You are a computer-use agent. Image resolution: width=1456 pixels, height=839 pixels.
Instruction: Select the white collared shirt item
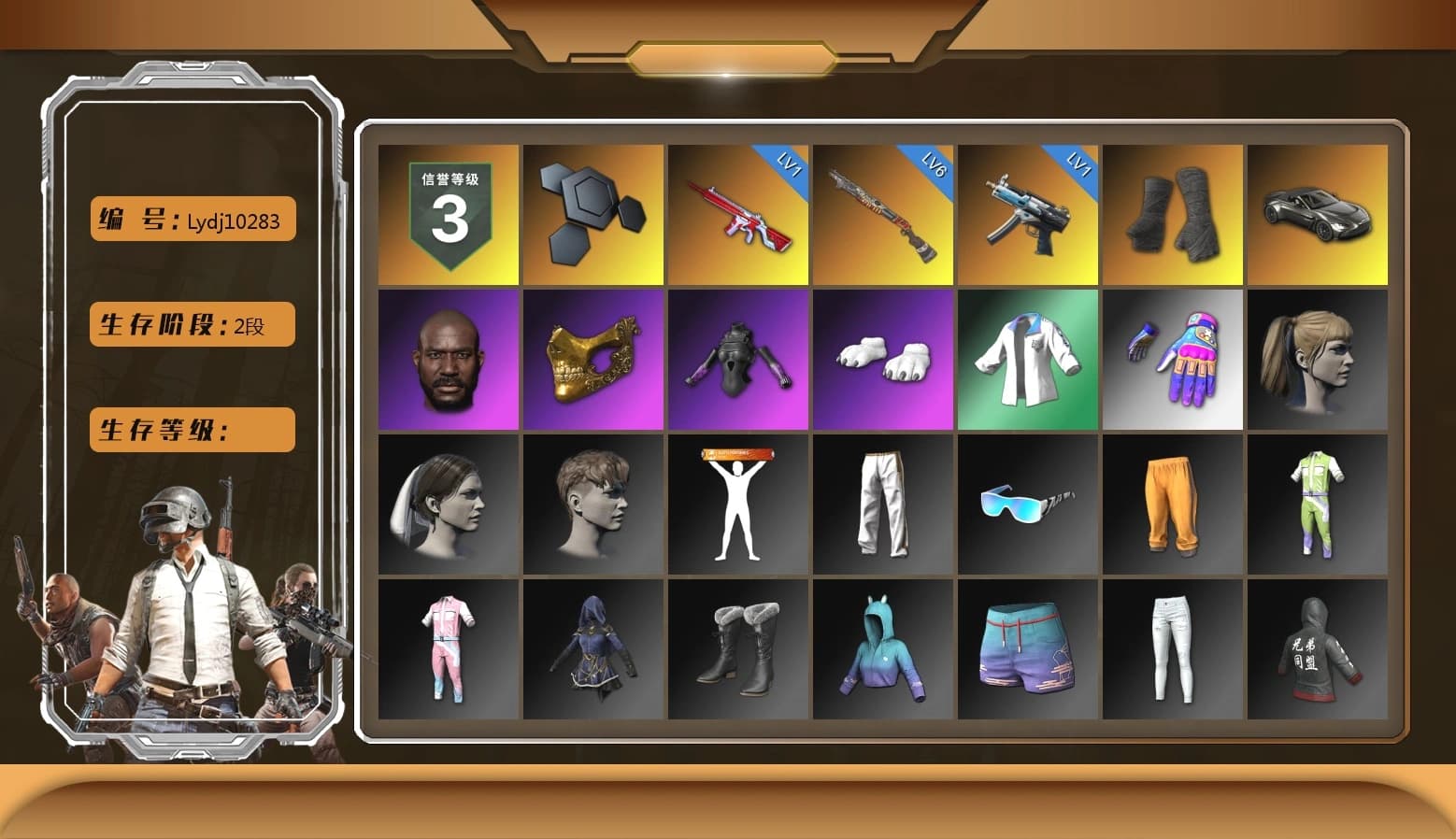tap(1026, 359)
